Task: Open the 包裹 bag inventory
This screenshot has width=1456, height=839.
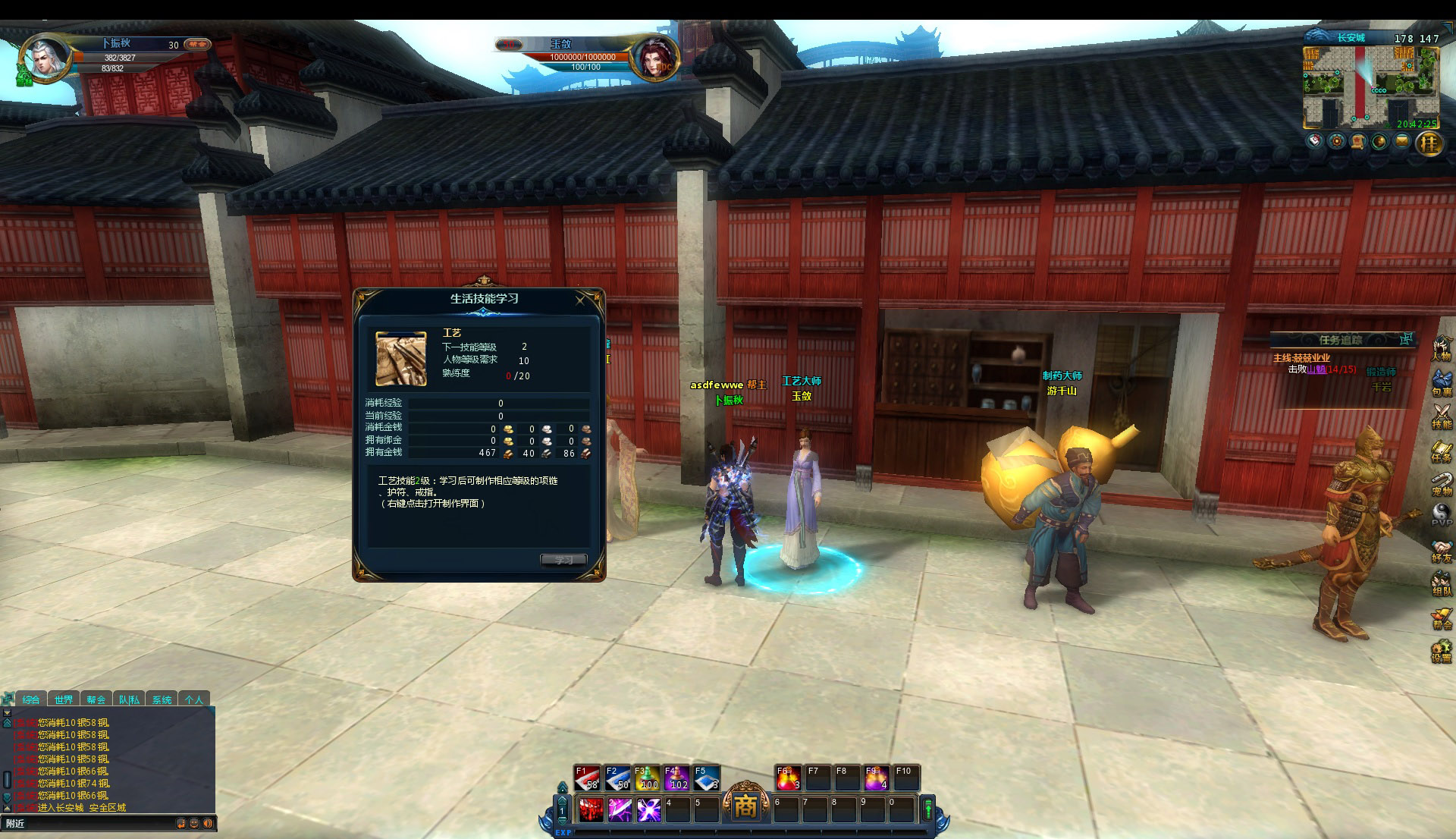Action: pos(1441,383)
